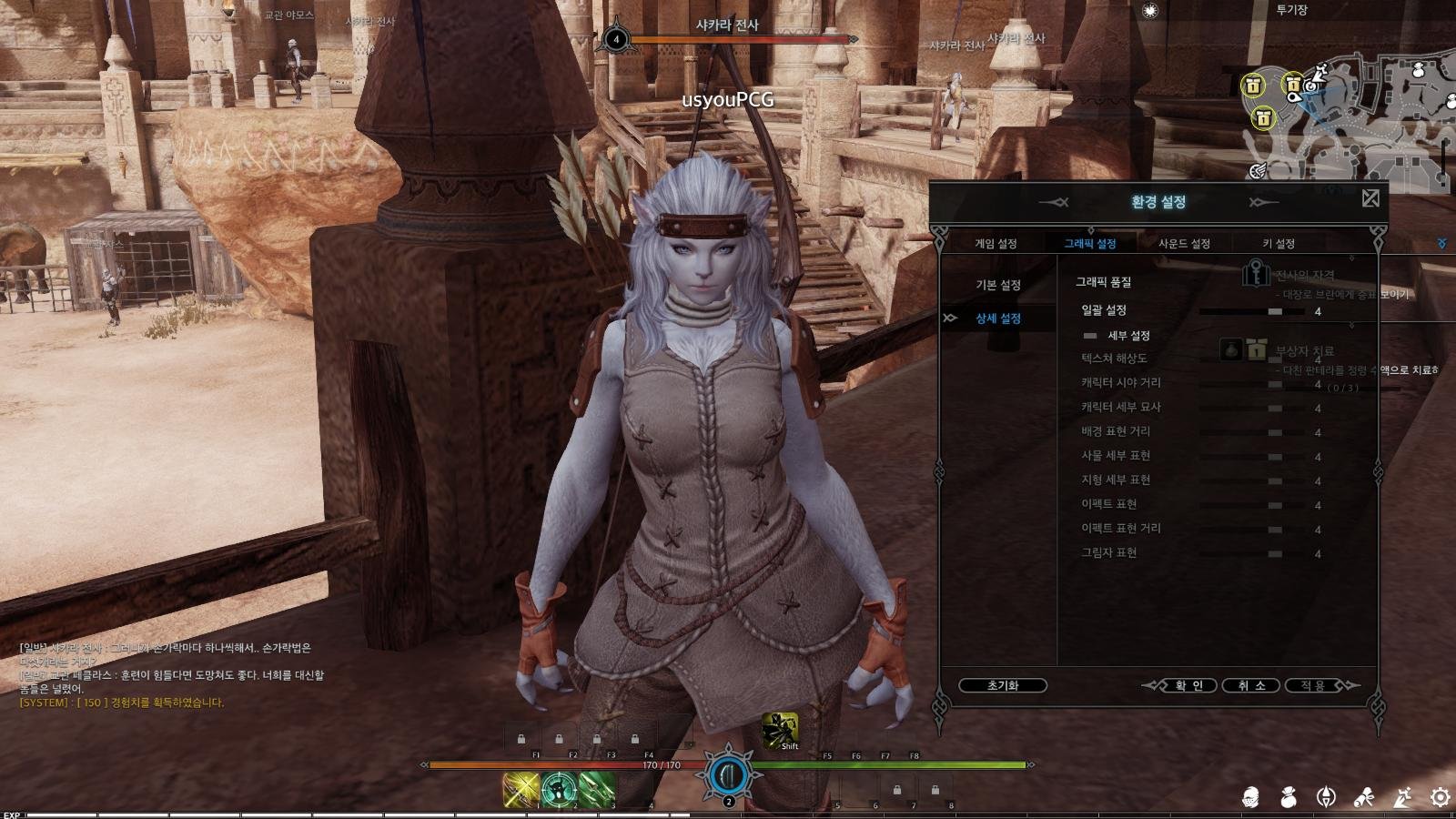The width and height of the screenshot is (1456, 819).
Task: Open the 그래픽 설정 tab
Action: click(x=1089, y=244)
